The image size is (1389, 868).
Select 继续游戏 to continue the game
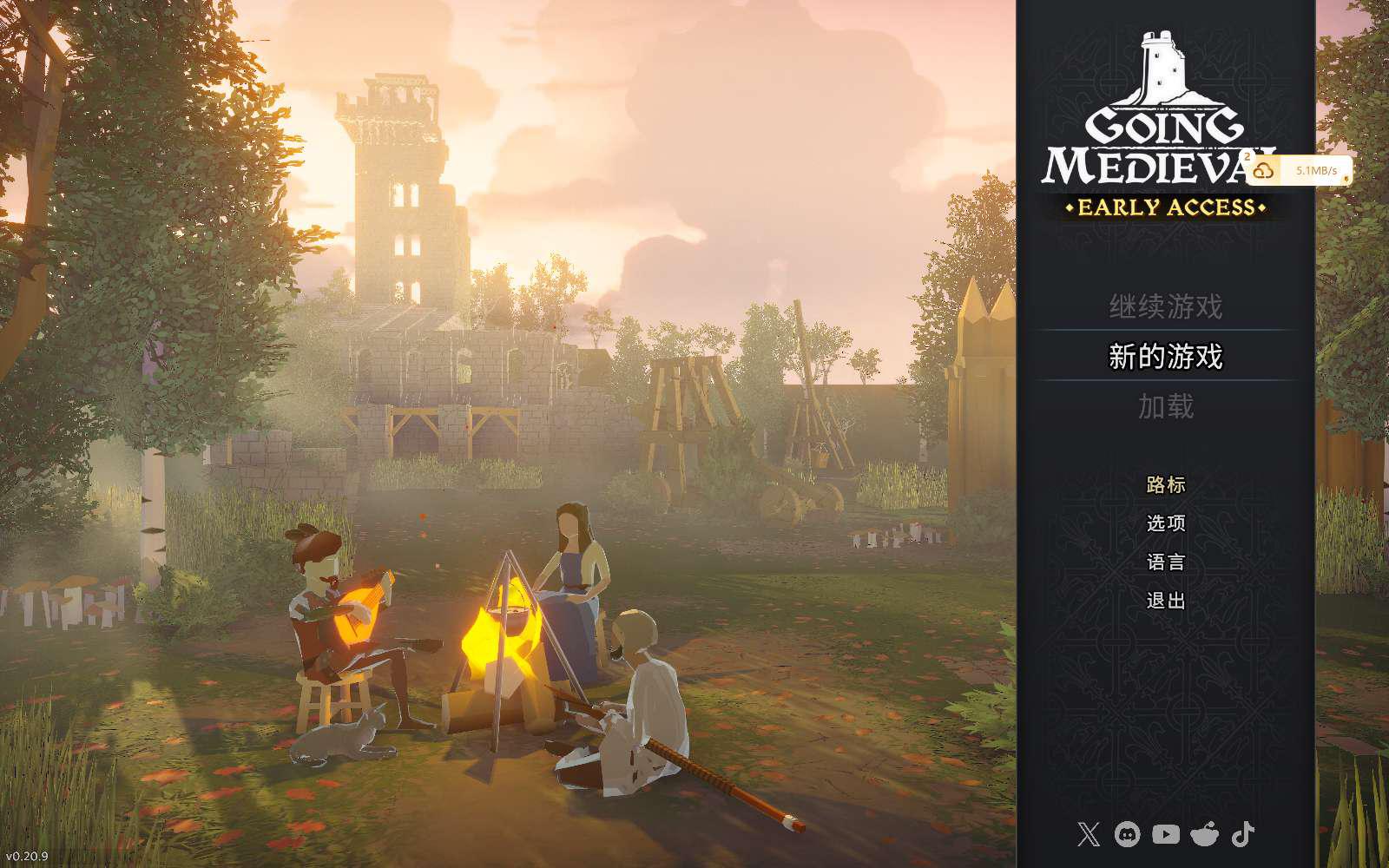click(1165, 306)
